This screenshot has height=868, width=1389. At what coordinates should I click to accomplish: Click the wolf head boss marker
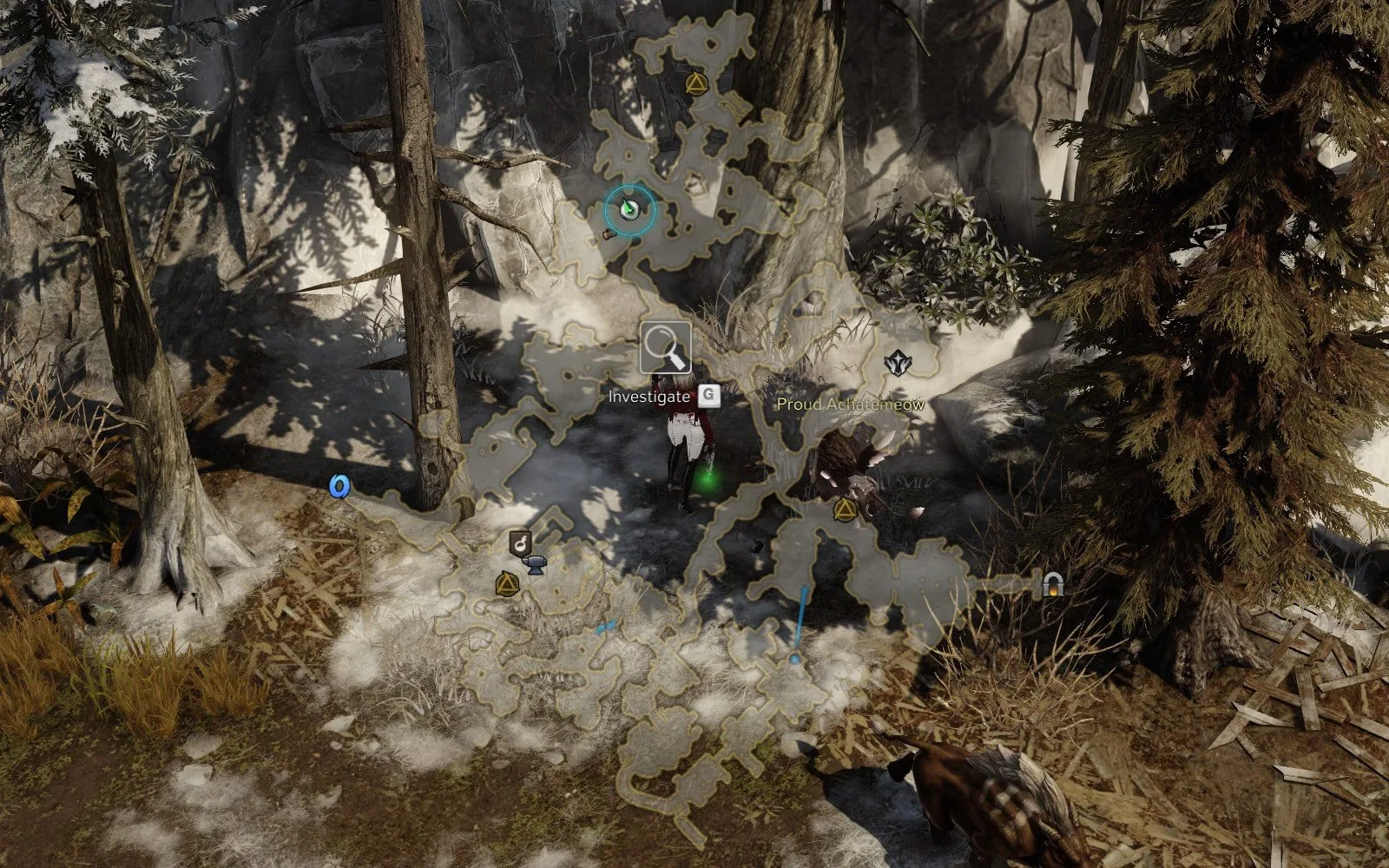[896, 363]
